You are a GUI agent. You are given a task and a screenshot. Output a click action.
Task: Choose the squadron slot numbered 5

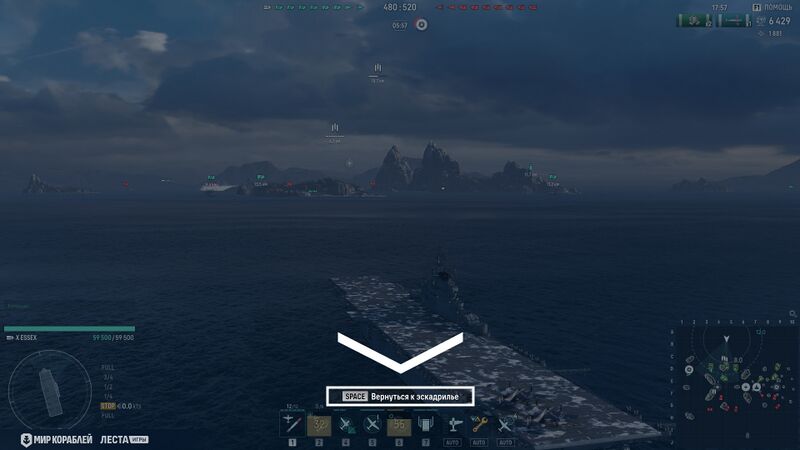[373, 425]
